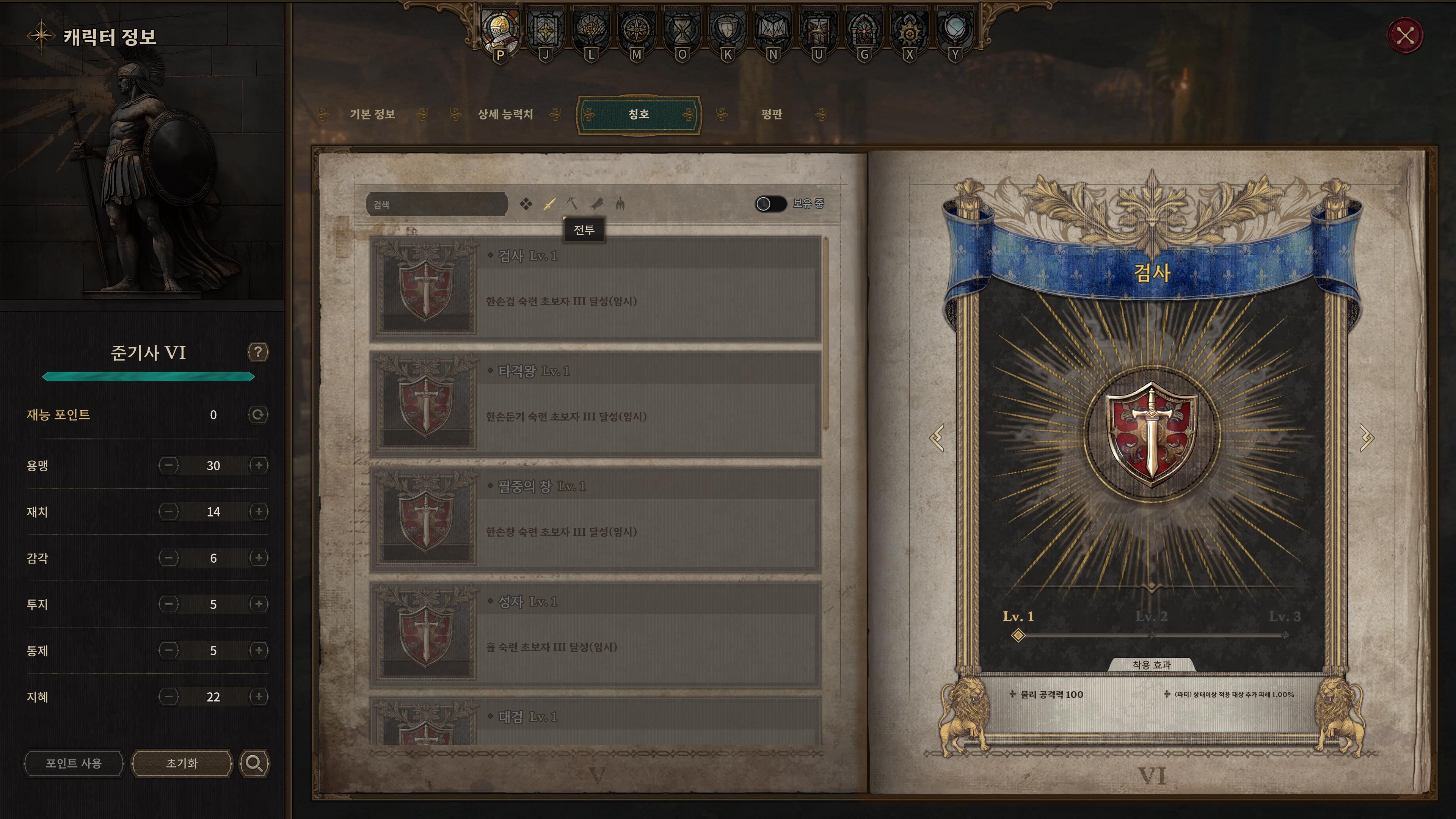Increase the 용맹 stat by one
The image size is (1456, 819).
pos(259,465)
